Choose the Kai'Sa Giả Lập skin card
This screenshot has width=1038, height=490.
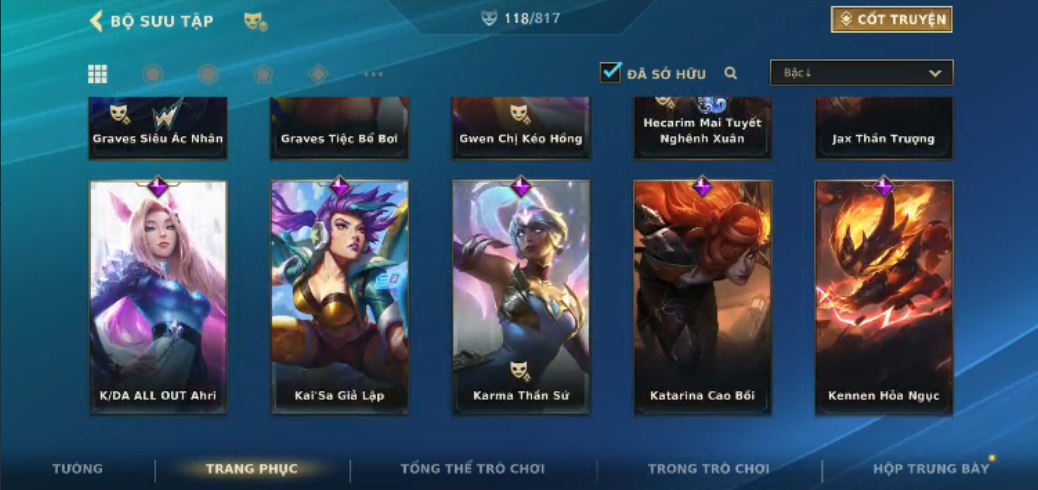coord(340,297)
